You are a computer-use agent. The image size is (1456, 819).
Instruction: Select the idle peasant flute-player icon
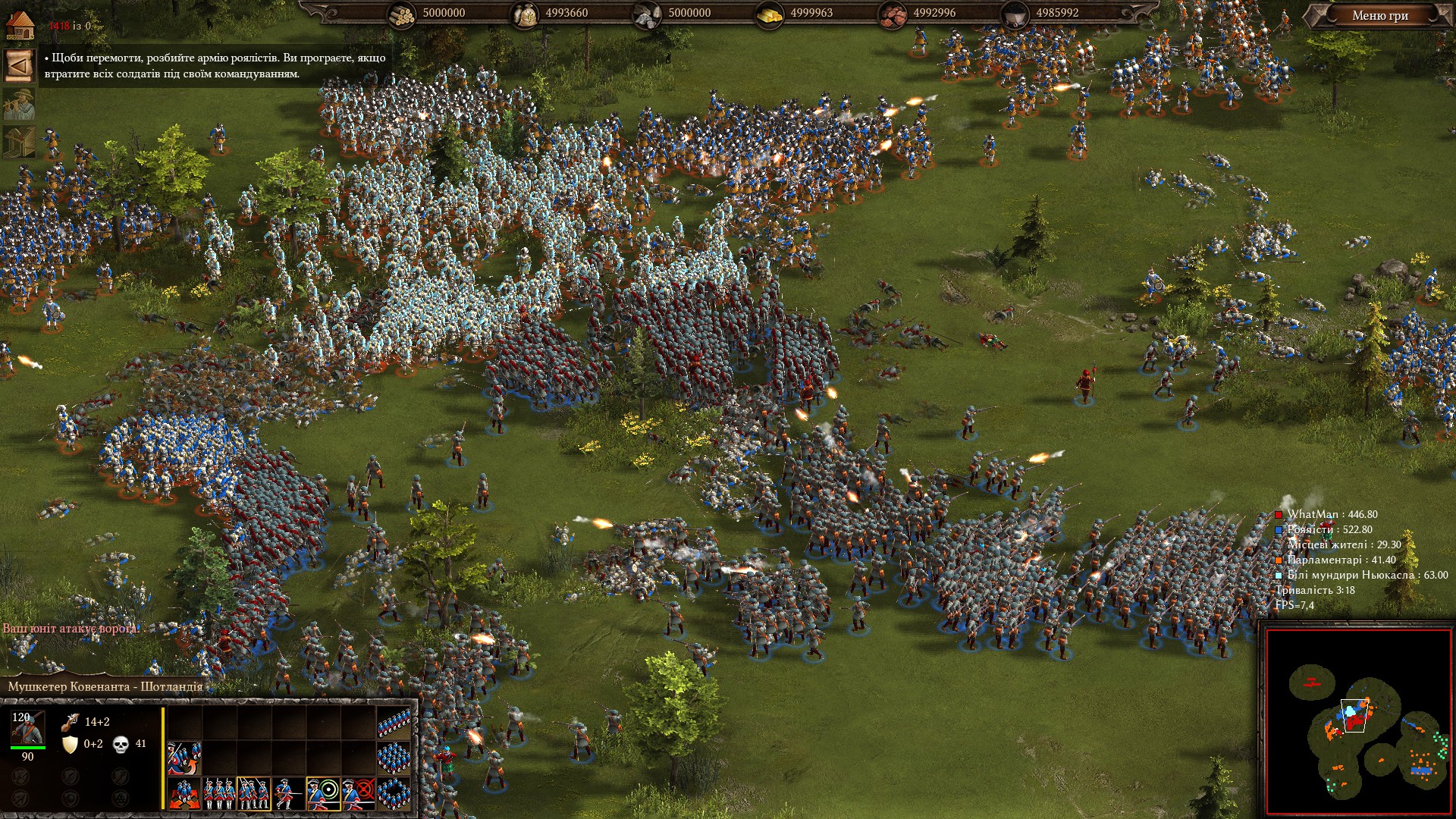[x=19, y=104]
